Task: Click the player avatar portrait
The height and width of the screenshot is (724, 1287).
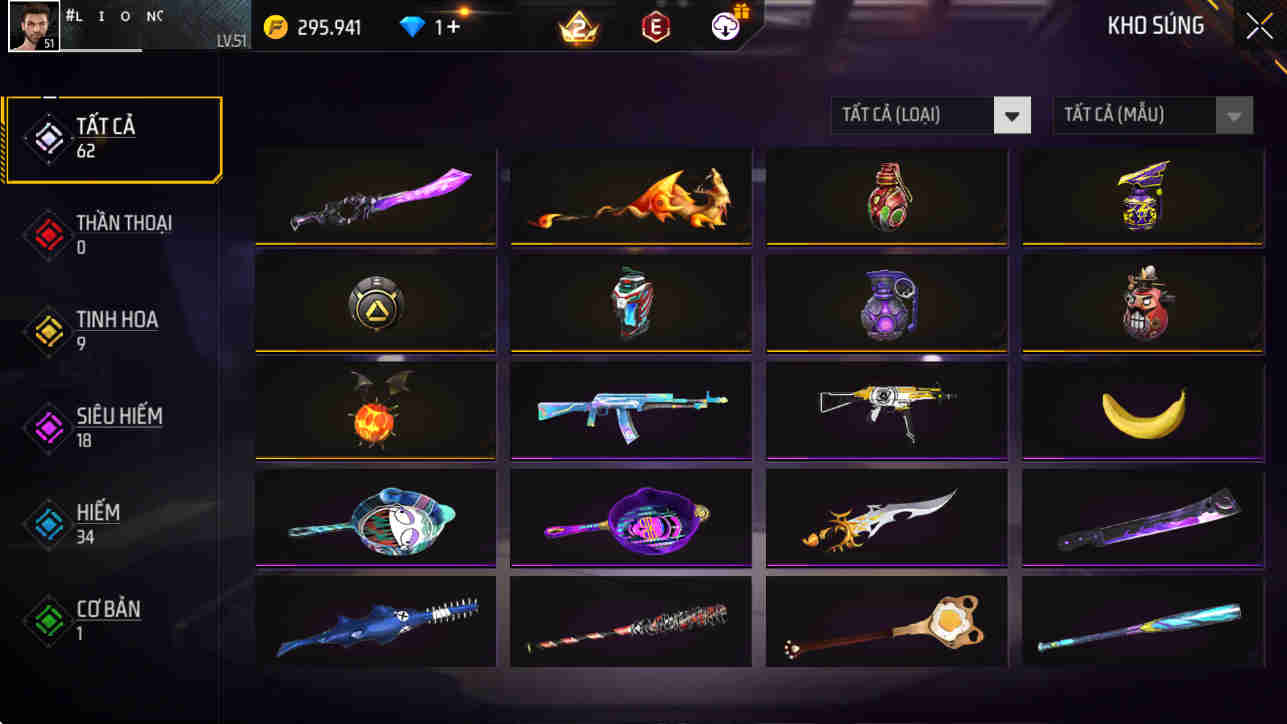Action: pyautogui.click(x=33, y=26)
